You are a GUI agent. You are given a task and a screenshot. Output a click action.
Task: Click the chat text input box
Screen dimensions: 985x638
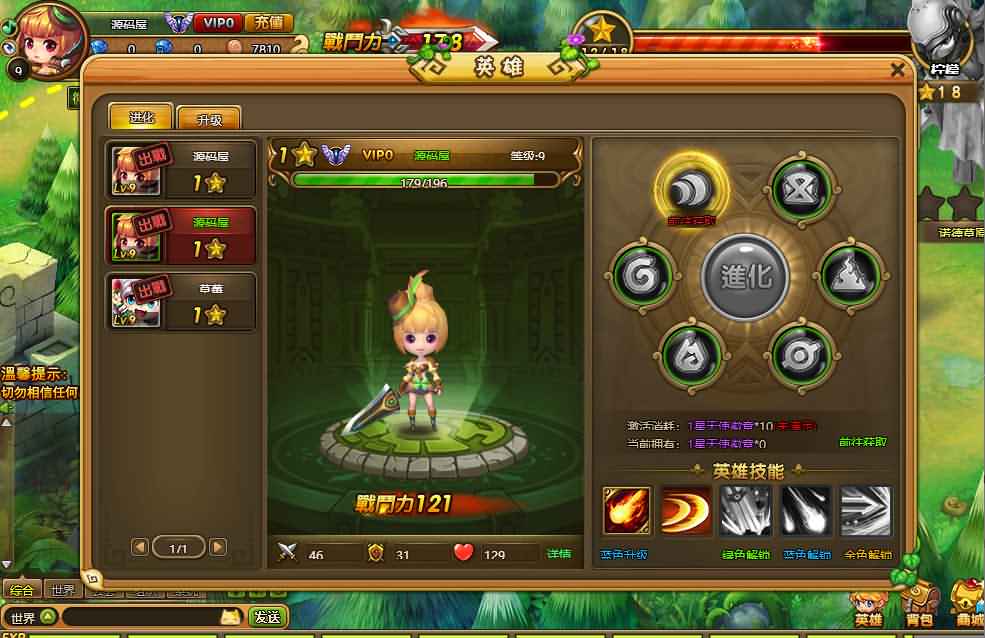(140, 617)
